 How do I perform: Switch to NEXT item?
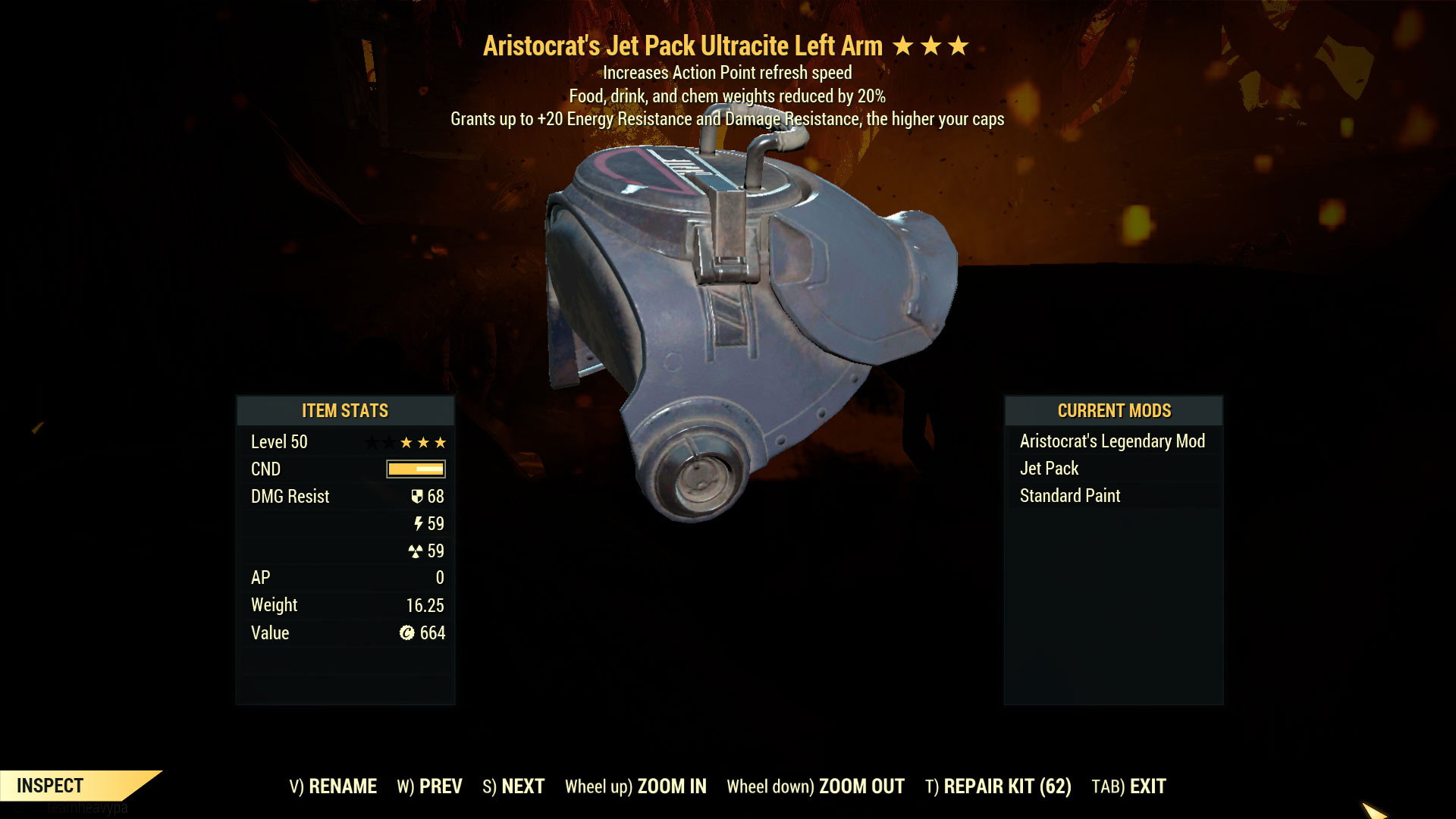click(x=513, y=786)
